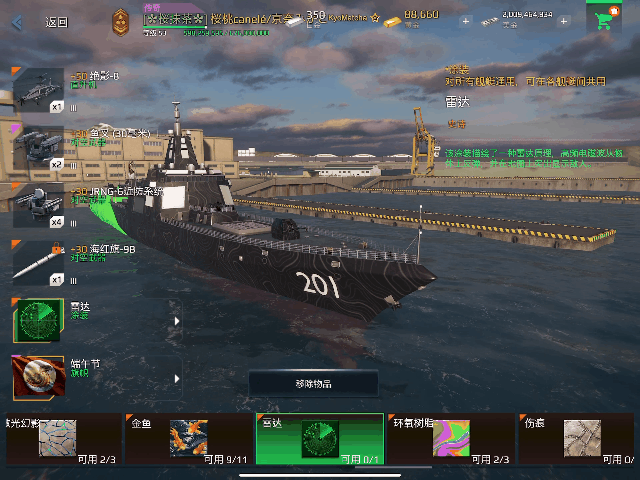The height and width of the screenshot is (480, 640).
Task: Open the 端午节 flag slot
Action: tap(95, 378)
